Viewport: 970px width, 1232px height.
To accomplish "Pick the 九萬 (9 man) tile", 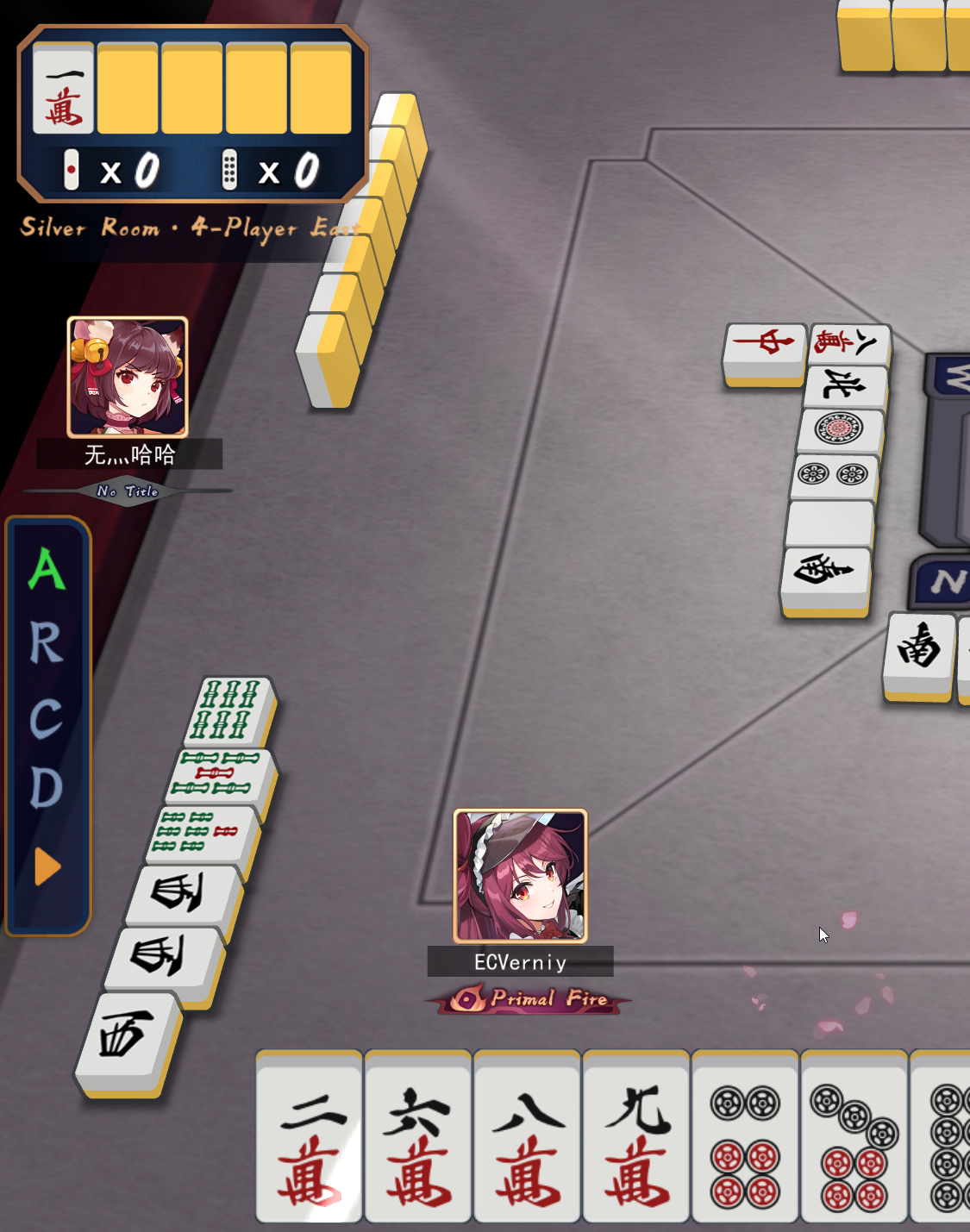I will click(636, 1138).
